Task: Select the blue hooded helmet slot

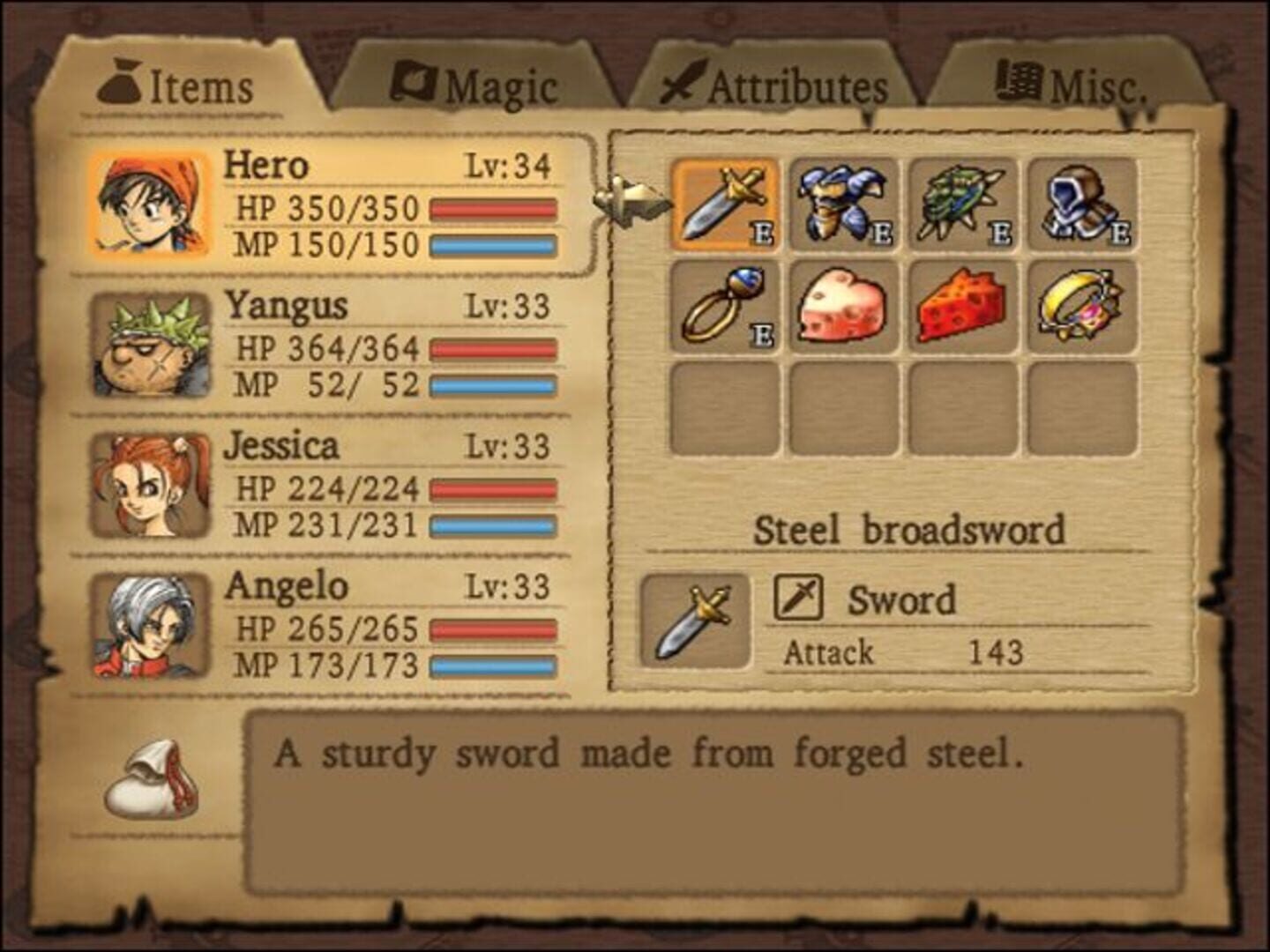Action: coord(1082,205)
